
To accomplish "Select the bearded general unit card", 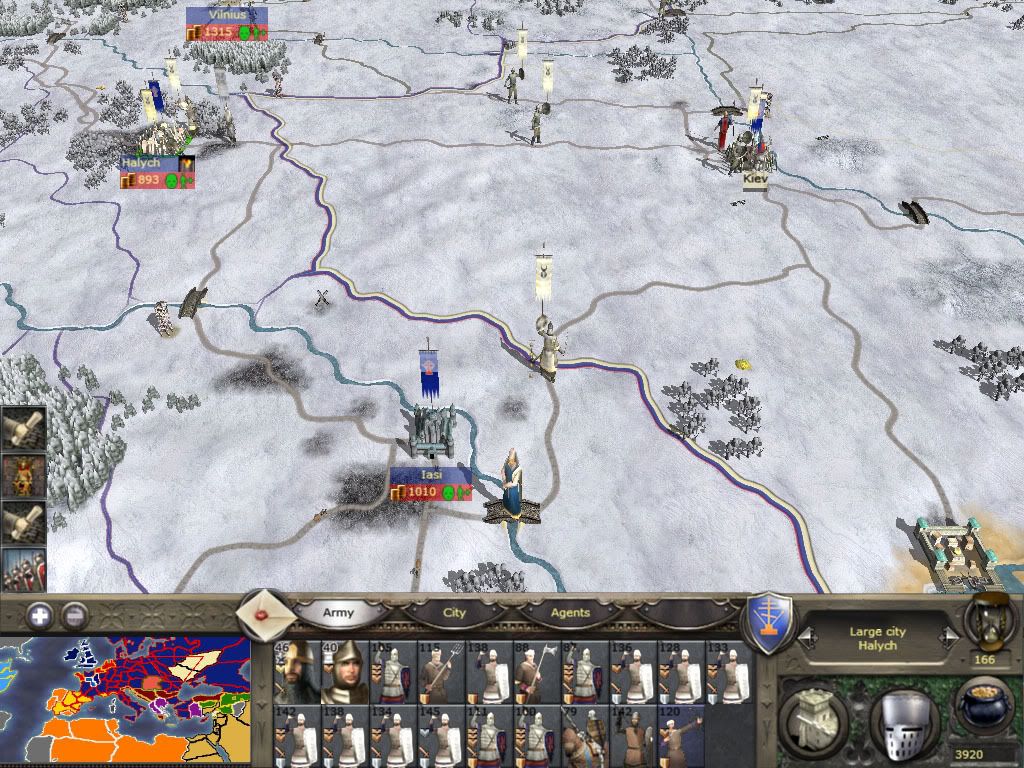I will [x=296, y=669].
